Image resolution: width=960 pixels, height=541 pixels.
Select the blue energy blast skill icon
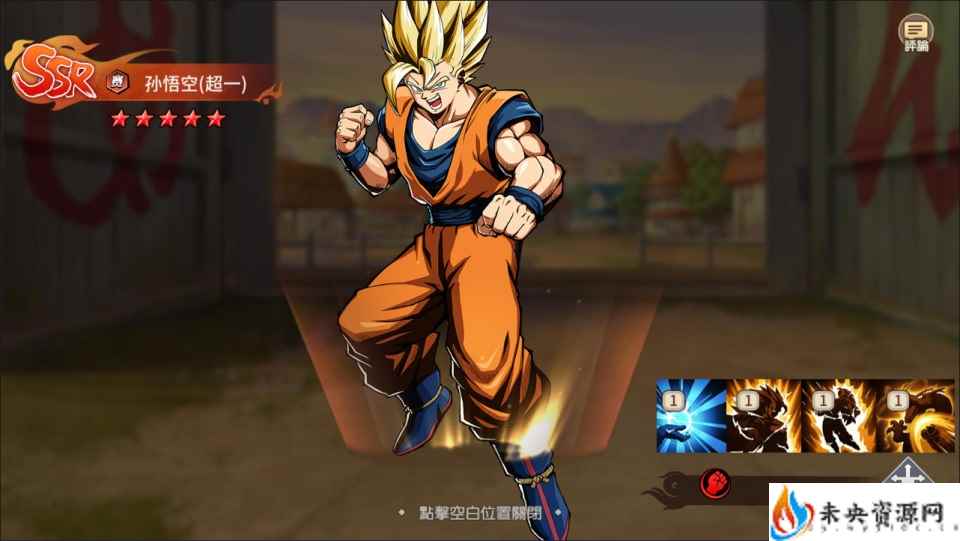click(x=690, y=415)
